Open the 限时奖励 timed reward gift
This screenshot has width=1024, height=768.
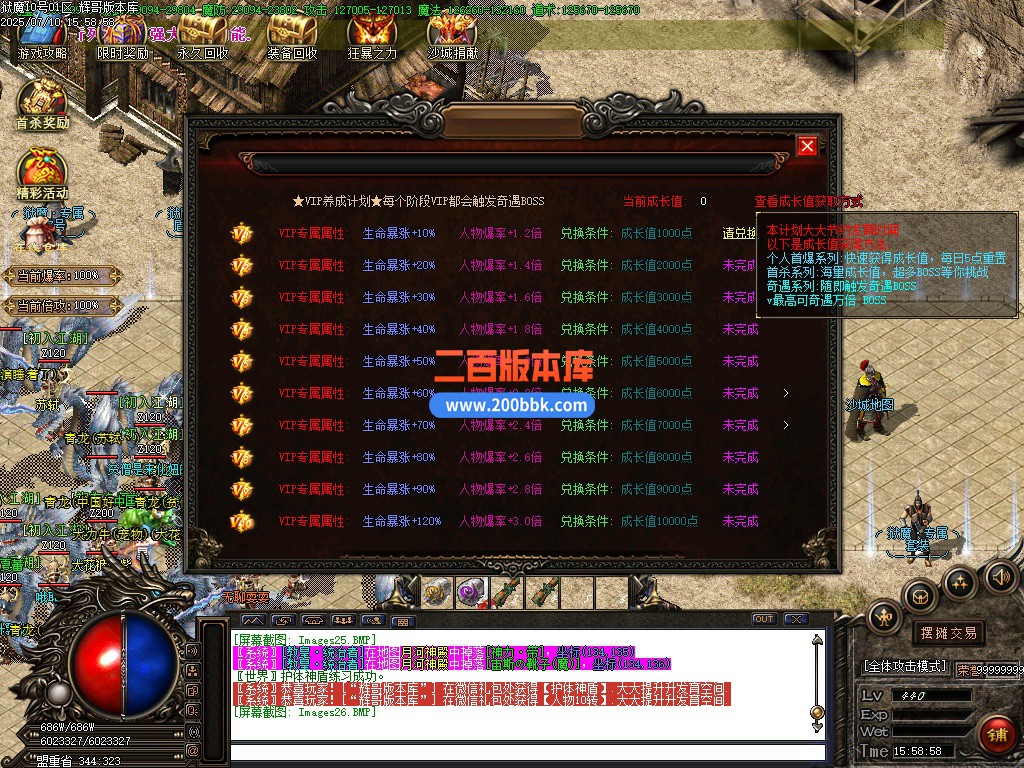(x=122, y=38)
